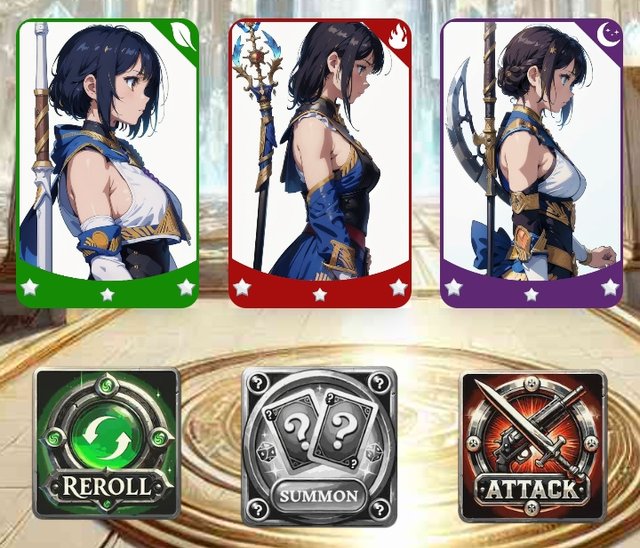Open the Summon card button
640x548 pixels.
[319, 446]
